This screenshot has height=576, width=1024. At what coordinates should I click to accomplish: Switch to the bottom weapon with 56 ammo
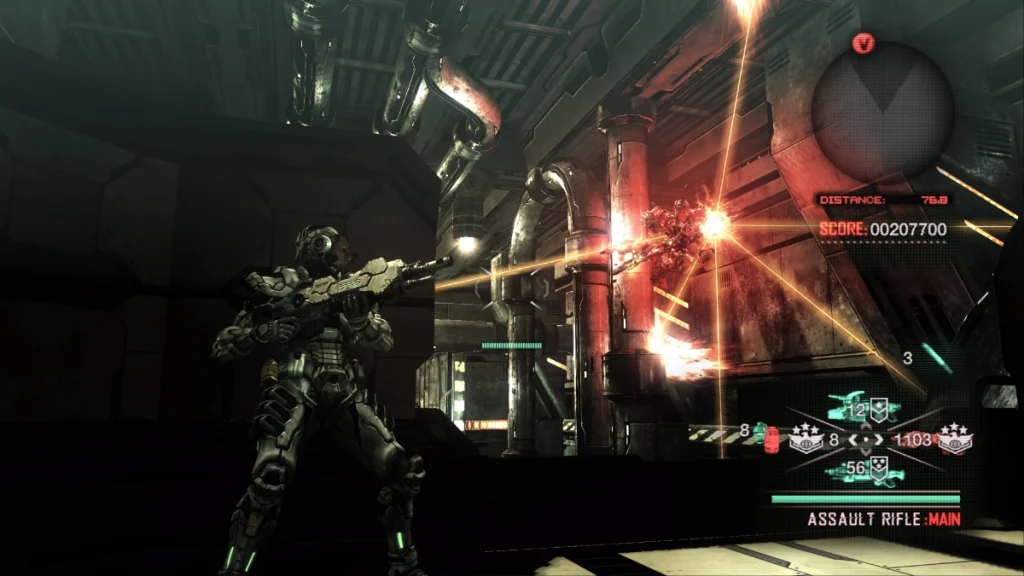pyautogui.click(x=864, y=469)
